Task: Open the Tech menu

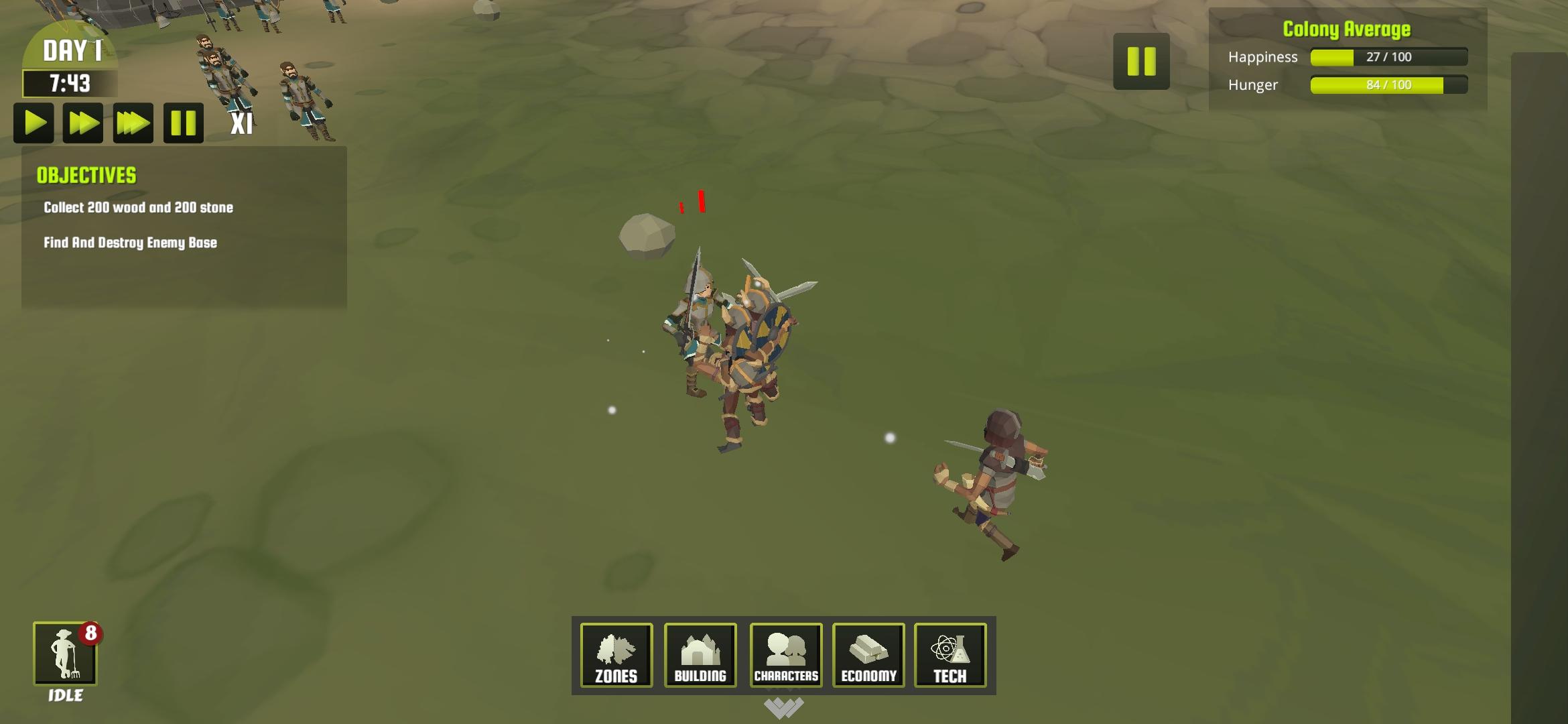Action: [x=951, y=656]
